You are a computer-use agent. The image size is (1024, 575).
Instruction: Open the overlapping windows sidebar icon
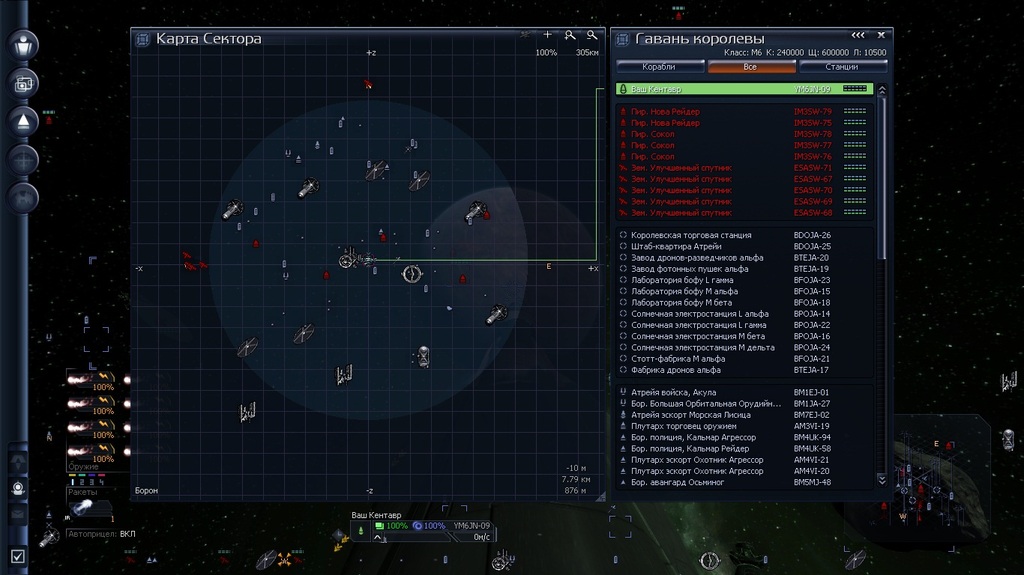point(22,83)
